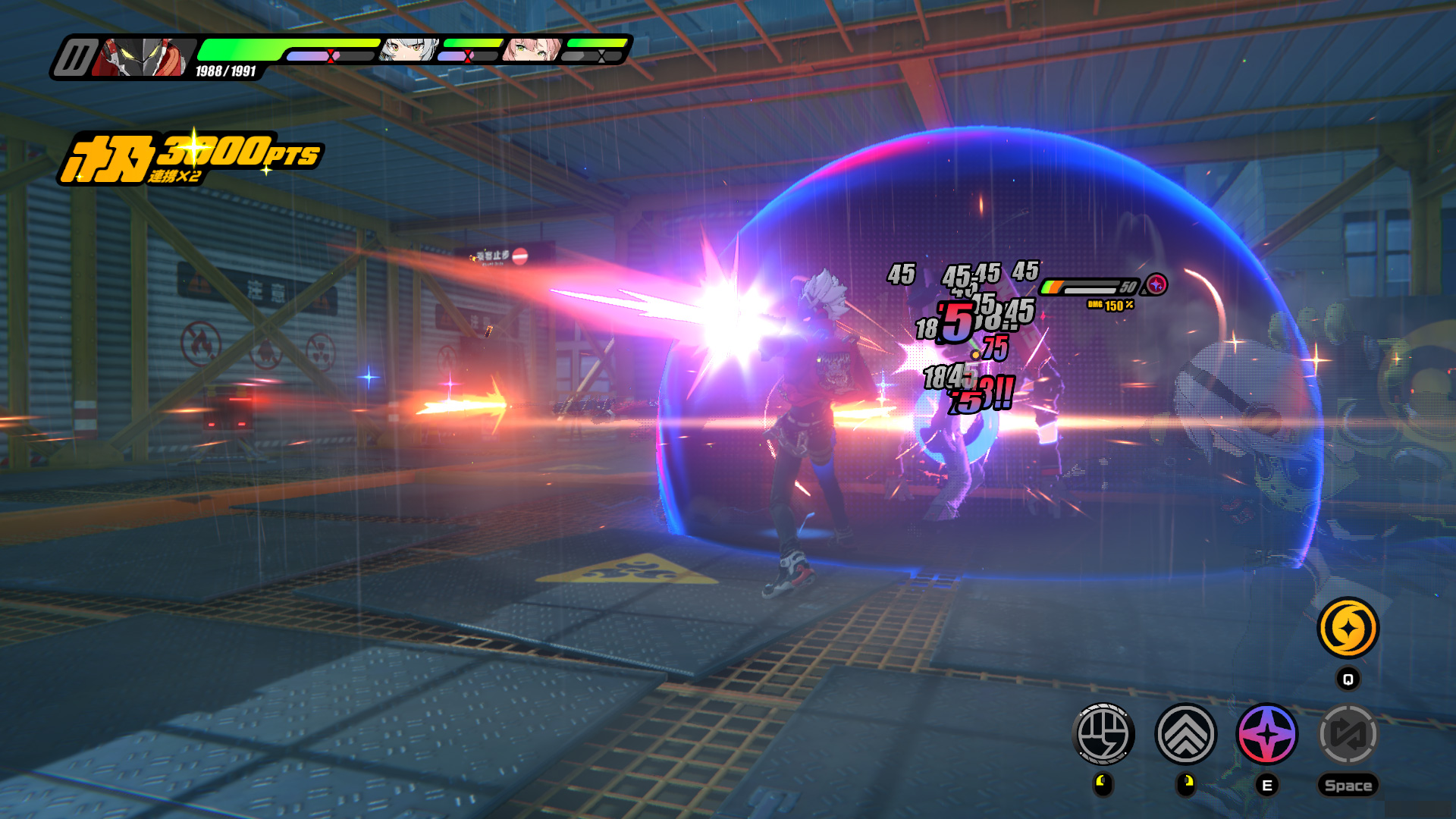1456x819 pixels.
Task: Use the double-chevron Dodge icon
Action: (x=1185, y=733)
